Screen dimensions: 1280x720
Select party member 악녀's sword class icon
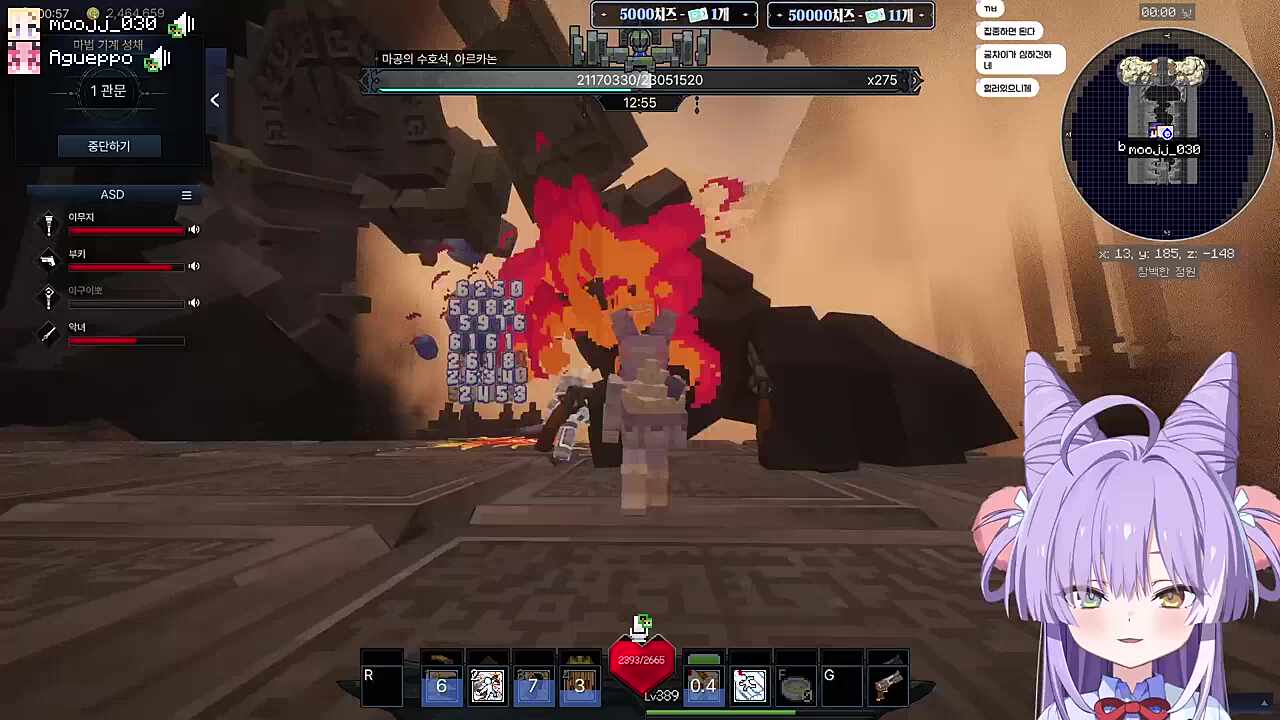48,333
